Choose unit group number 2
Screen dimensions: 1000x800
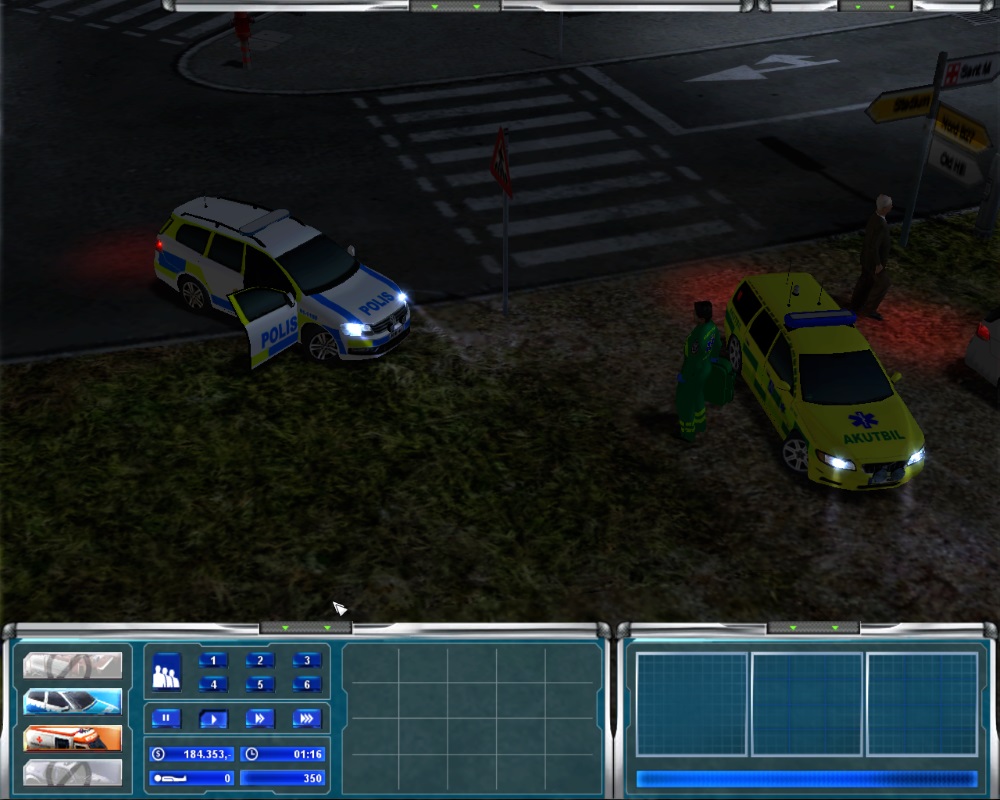point(260,660)
